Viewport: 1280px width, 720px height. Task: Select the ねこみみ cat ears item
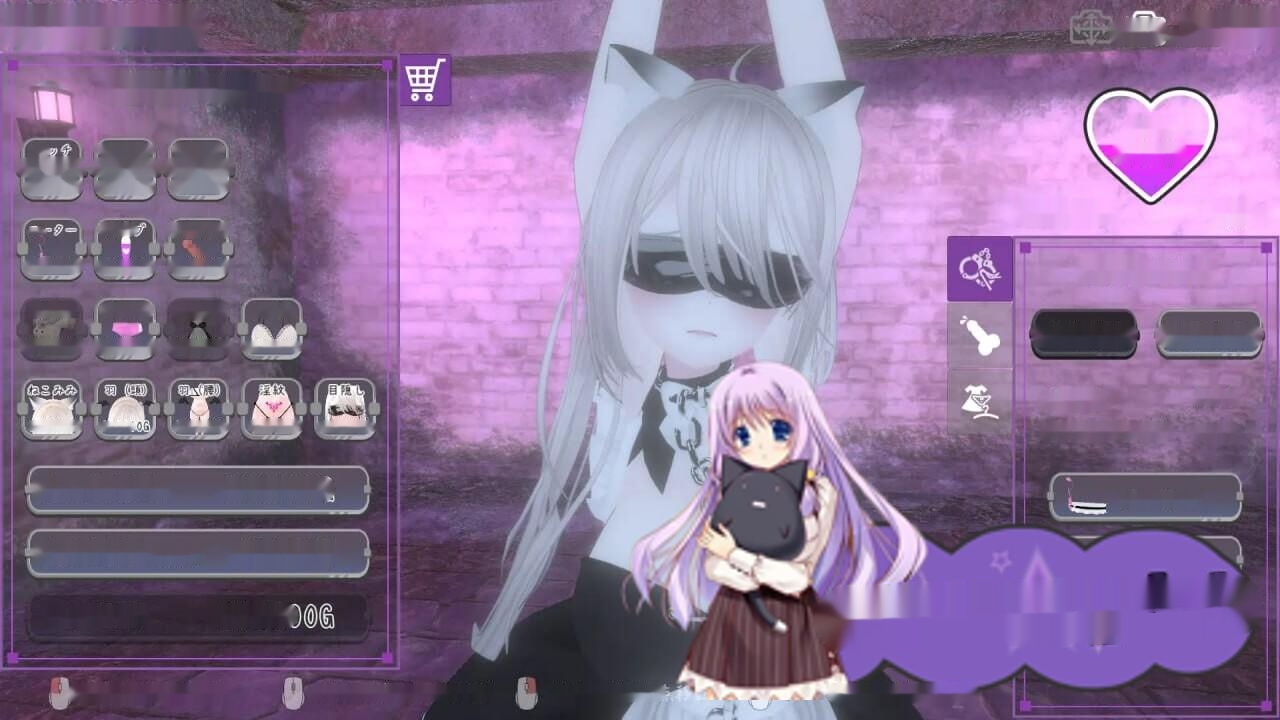tap(53, 408)
